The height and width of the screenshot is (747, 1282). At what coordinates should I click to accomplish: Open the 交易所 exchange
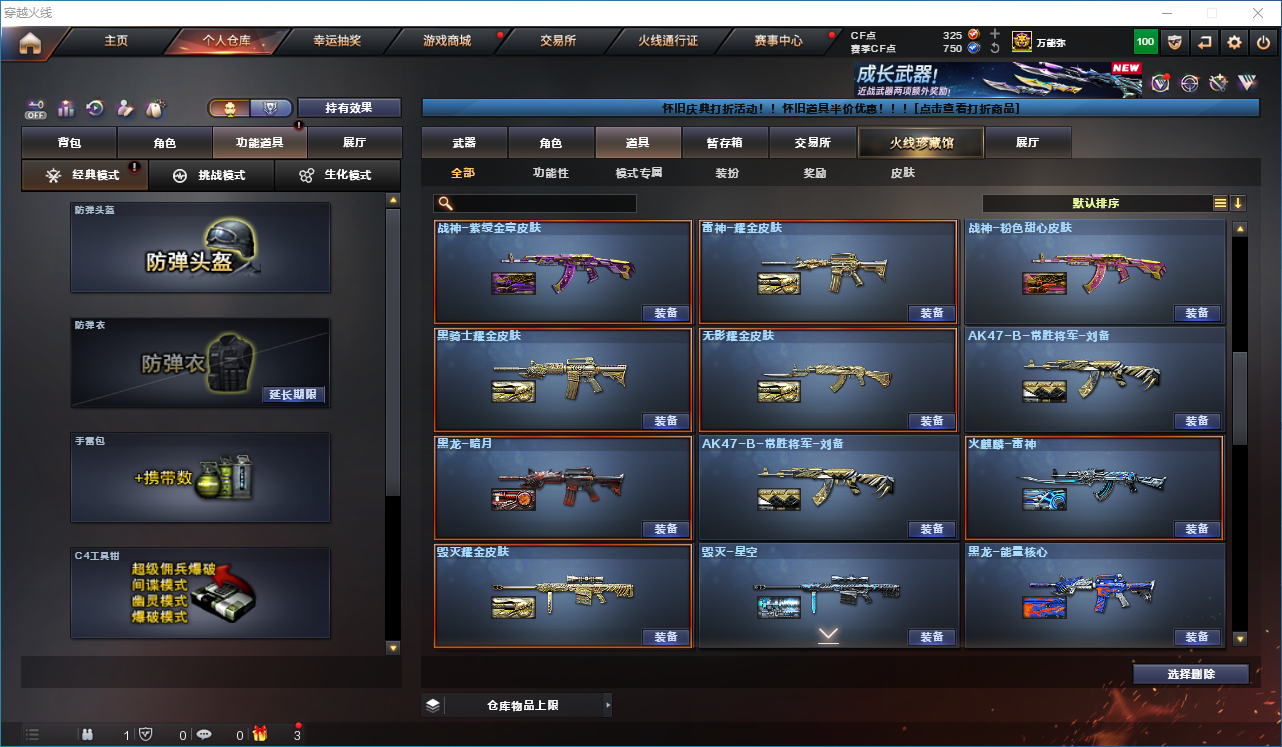click(558, 41)
